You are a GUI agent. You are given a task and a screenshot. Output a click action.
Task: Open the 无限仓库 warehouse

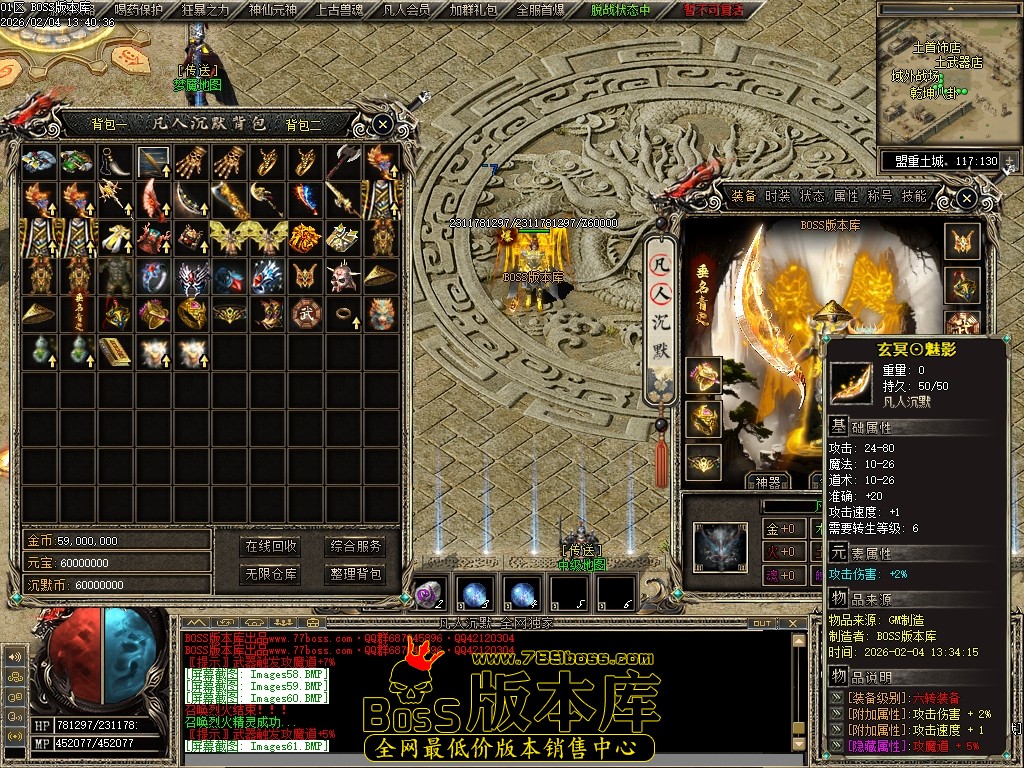[x=271, y=574]
